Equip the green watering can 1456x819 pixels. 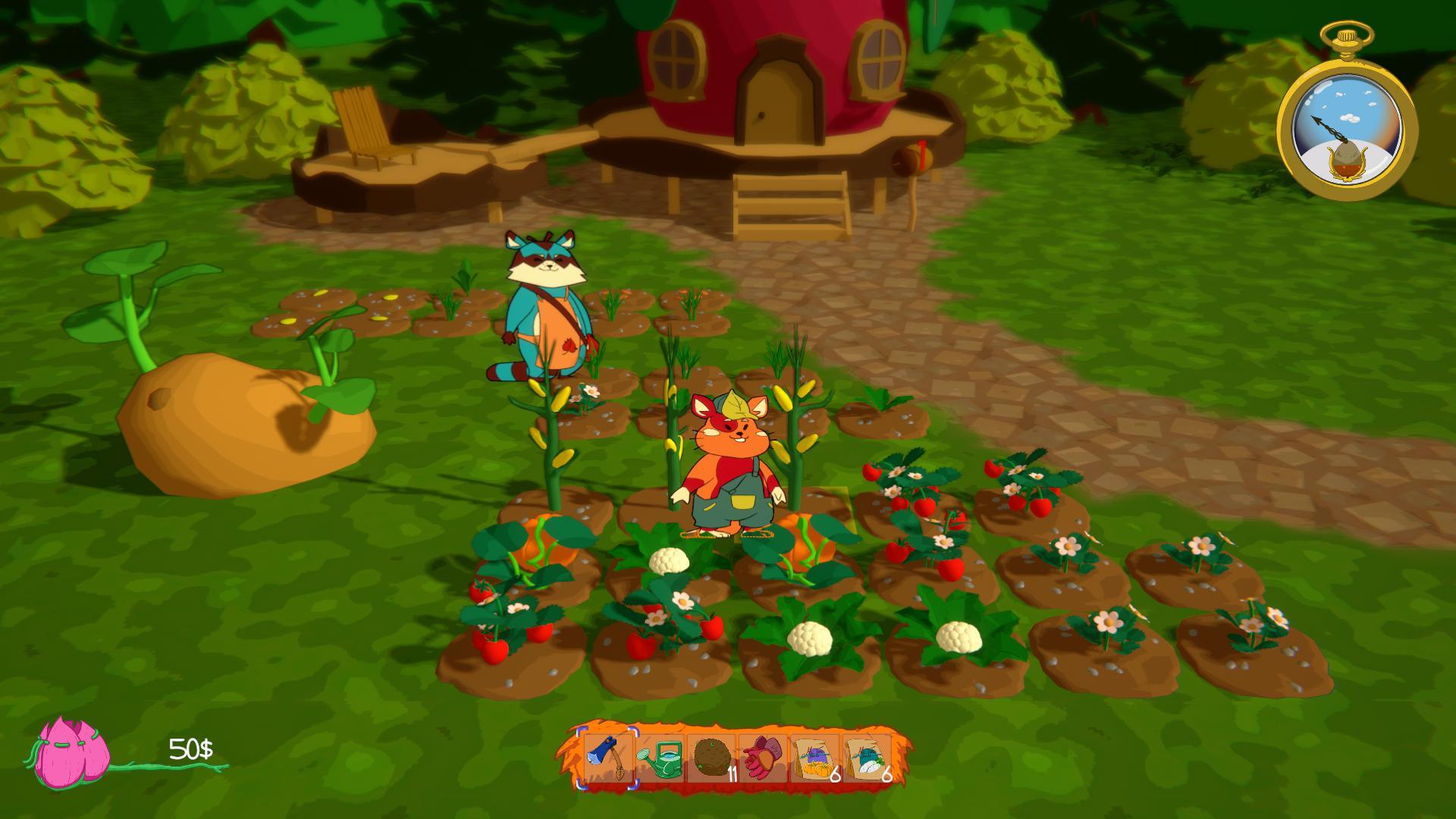(x=660, y=758)
